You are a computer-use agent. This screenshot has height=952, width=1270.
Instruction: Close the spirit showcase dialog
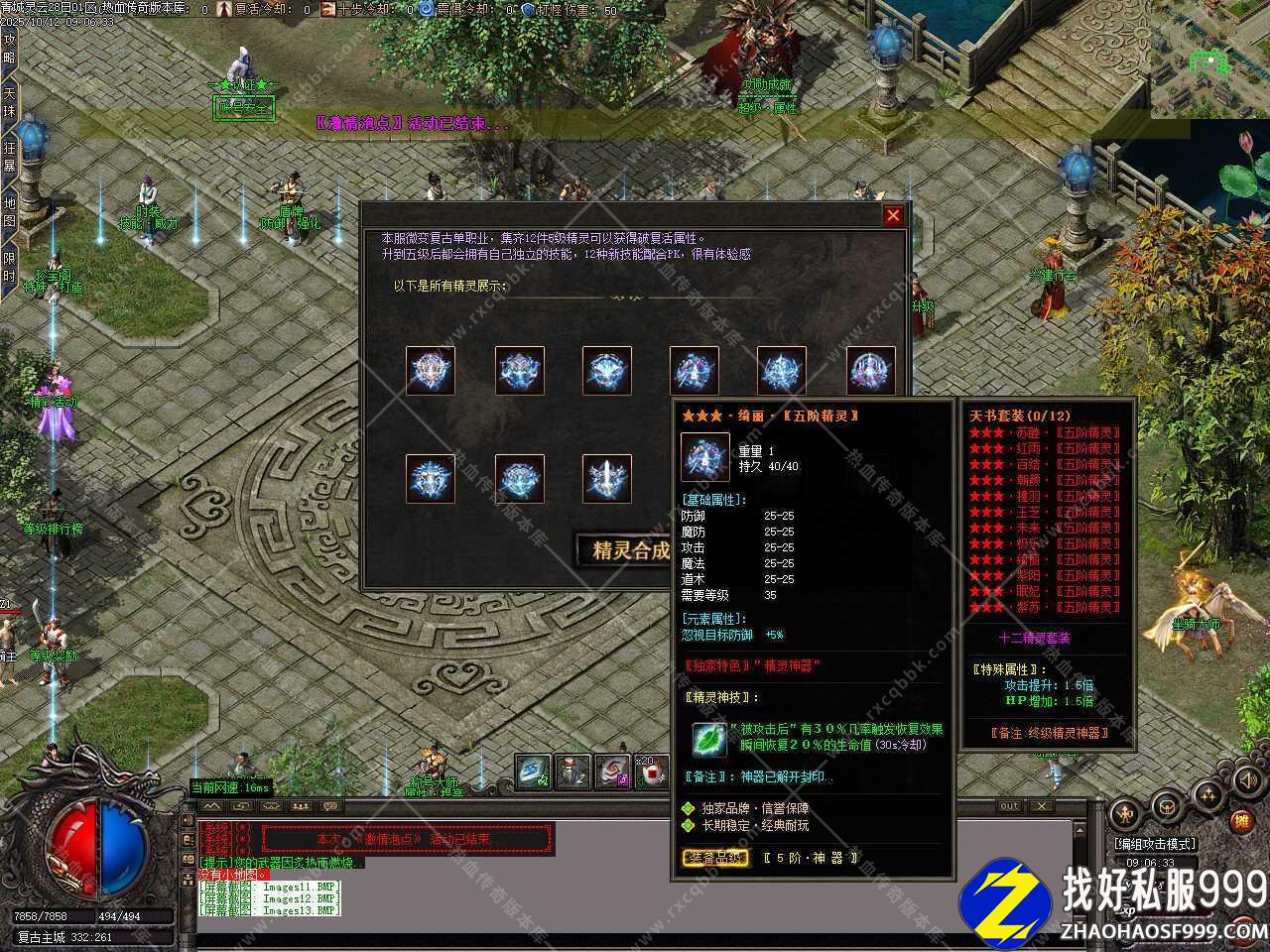coord(893,215)
